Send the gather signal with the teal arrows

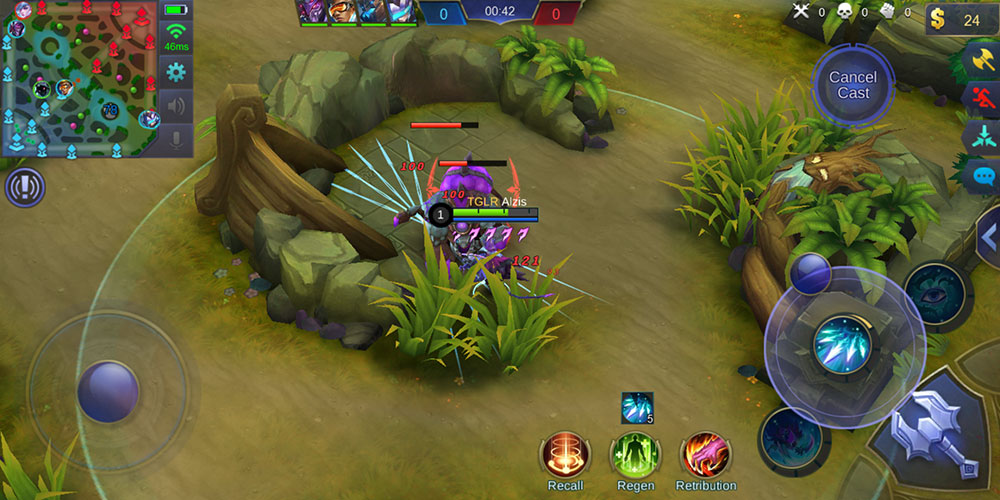coord(982,137)
